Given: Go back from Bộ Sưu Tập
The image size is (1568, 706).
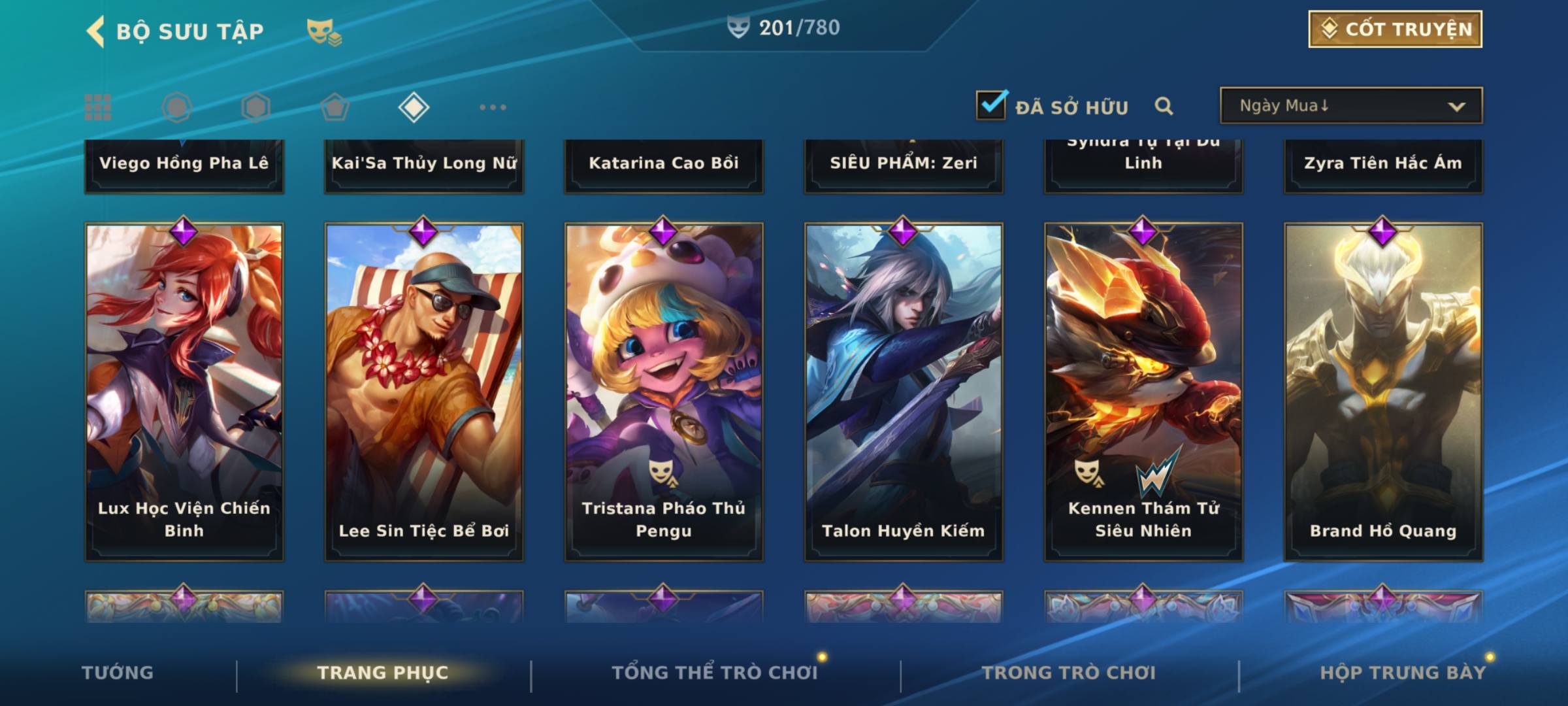Looking at the screenshot, I should [x=96, y=31].
